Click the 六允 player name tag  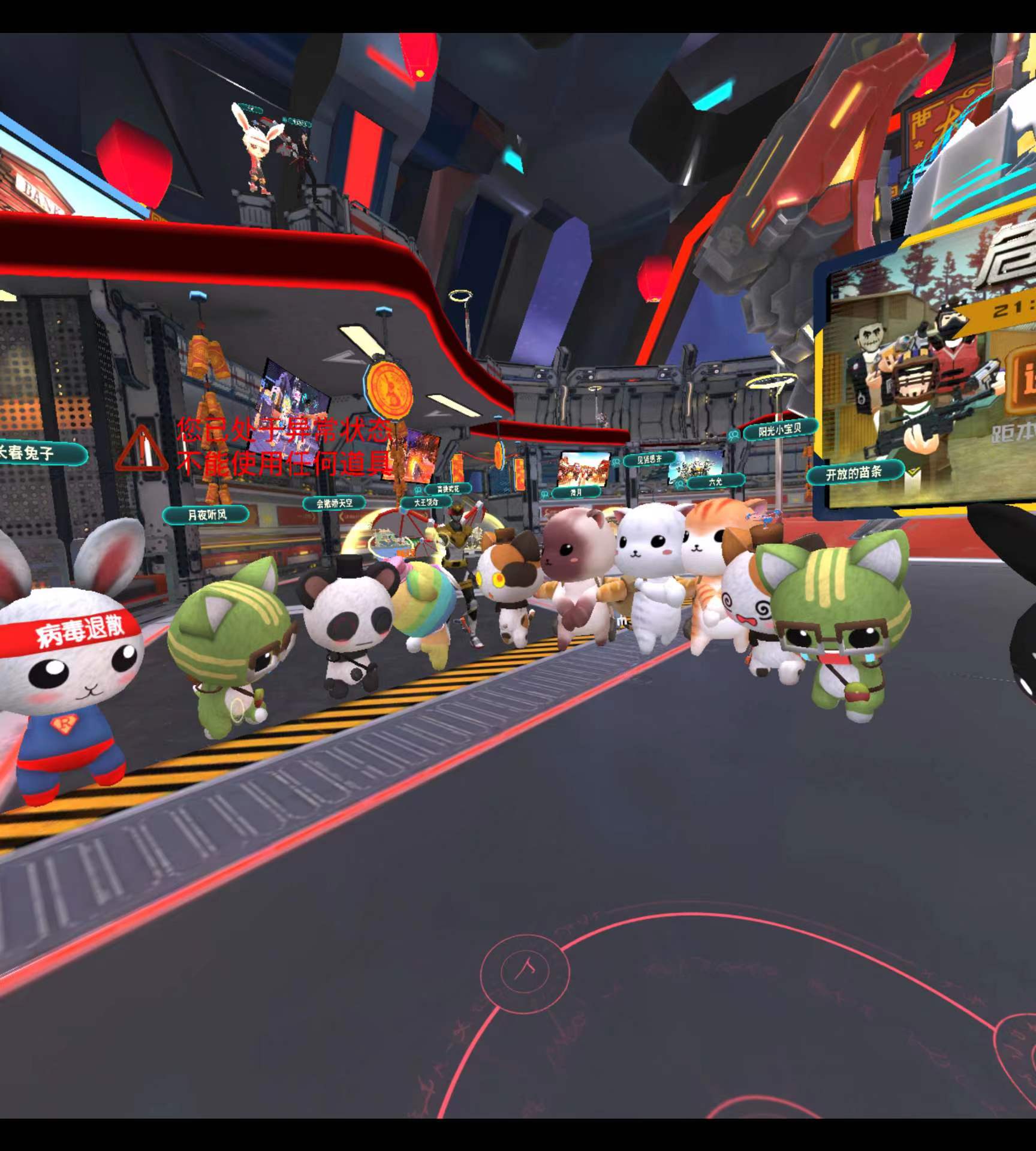pos(715,481)
